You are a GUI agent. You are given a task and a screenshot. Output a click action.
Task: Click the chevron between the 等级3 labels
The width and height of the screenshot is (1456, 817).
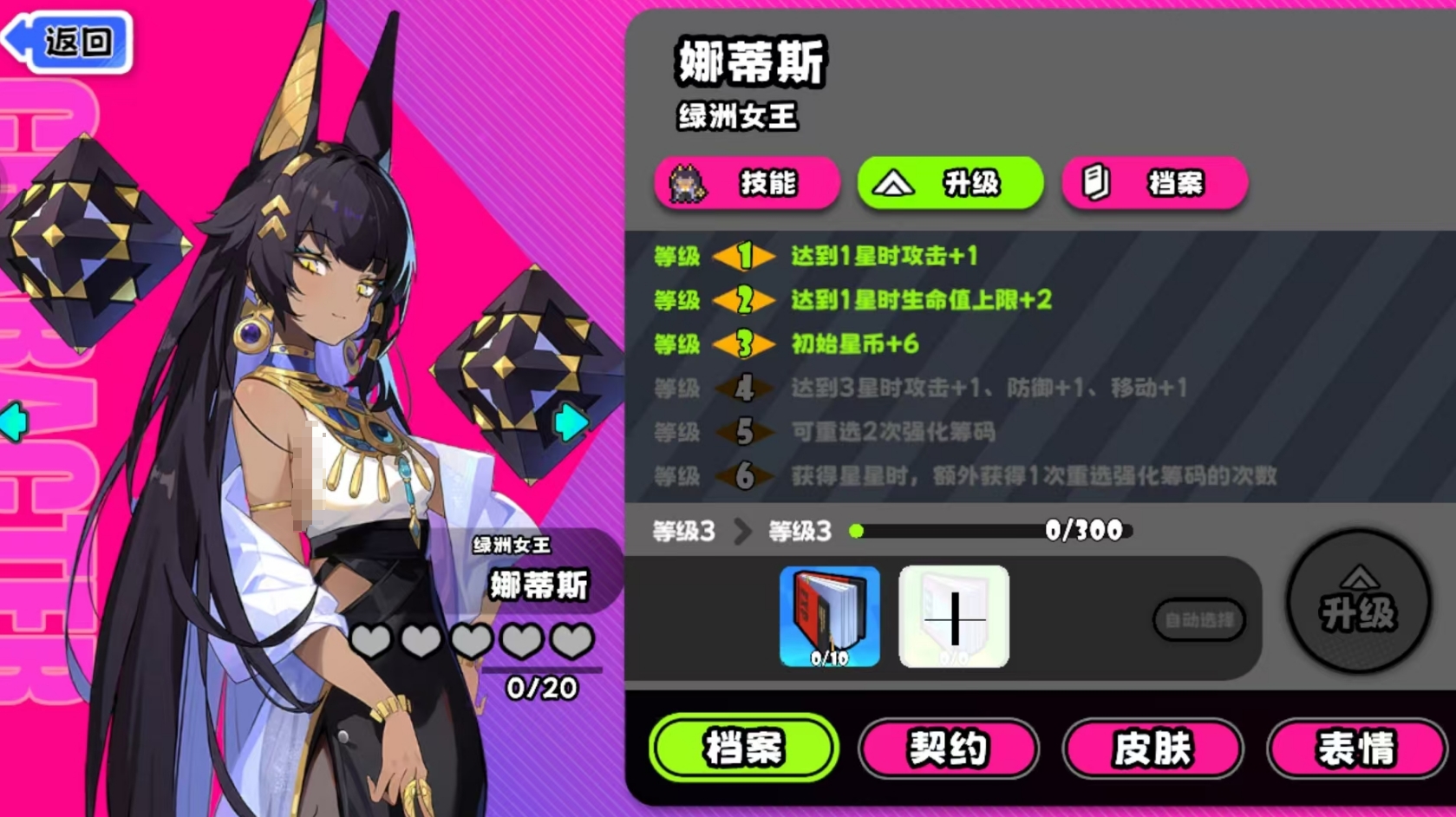click(x=741, y=532)
